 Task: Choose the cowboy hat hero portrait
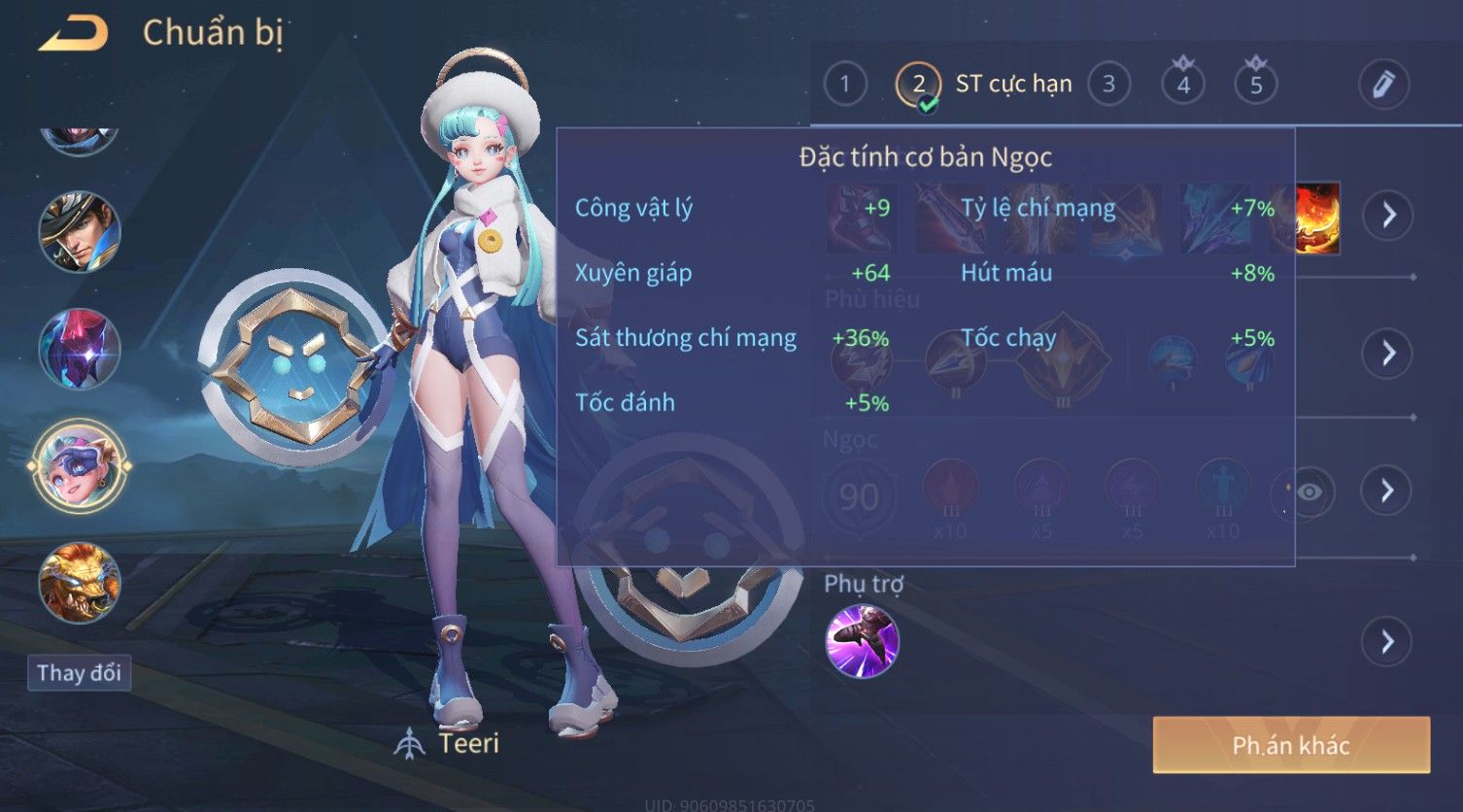[x=80, y=232]
